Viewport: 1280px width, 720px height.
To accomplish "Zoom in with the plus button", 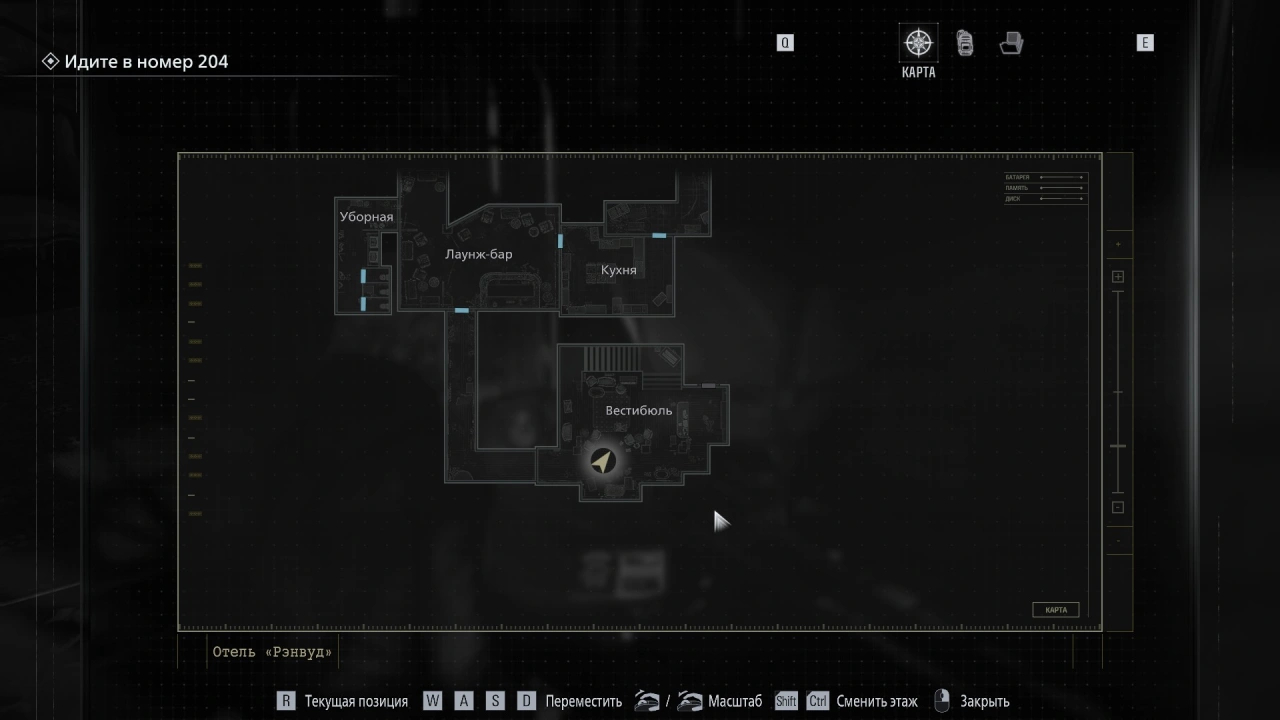I will click(x=1118, y=277).
